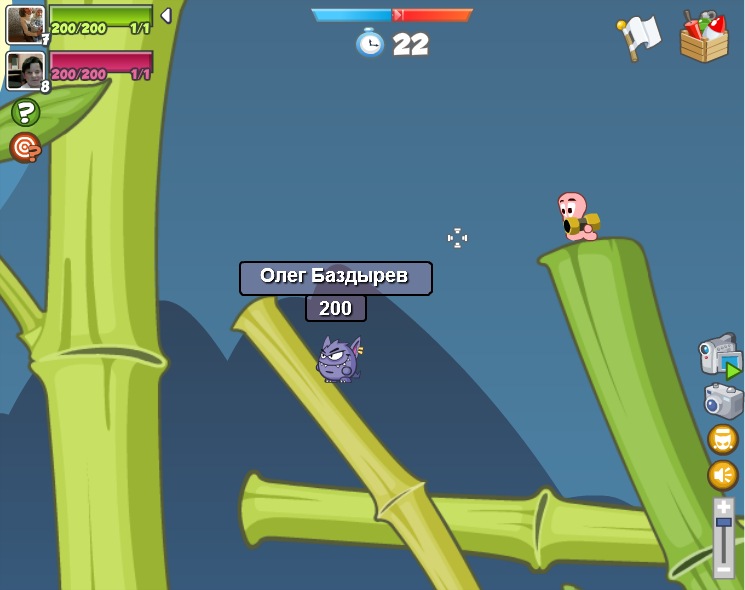Toggle the orange hat character button
745x590 pixels.
tap(723, 439)
